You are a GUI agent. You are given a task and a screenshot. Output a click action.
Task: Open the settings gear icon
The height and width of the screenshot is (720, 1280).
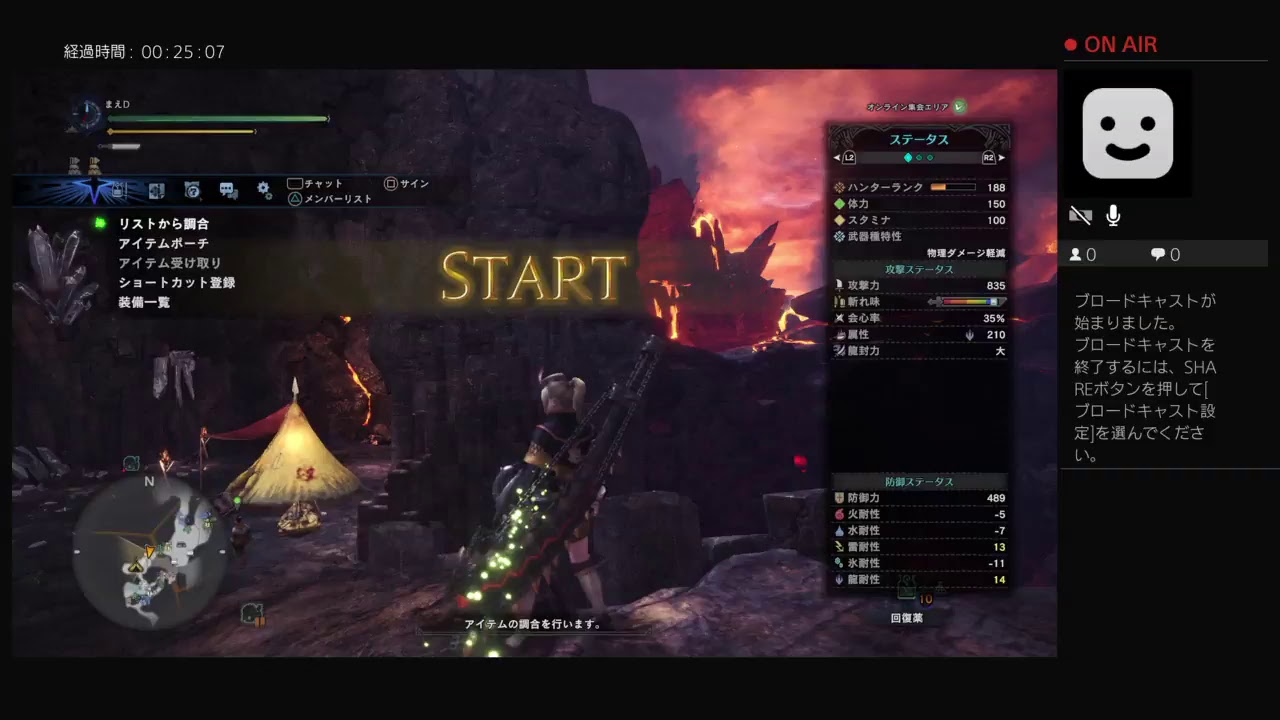click(263, 189)
